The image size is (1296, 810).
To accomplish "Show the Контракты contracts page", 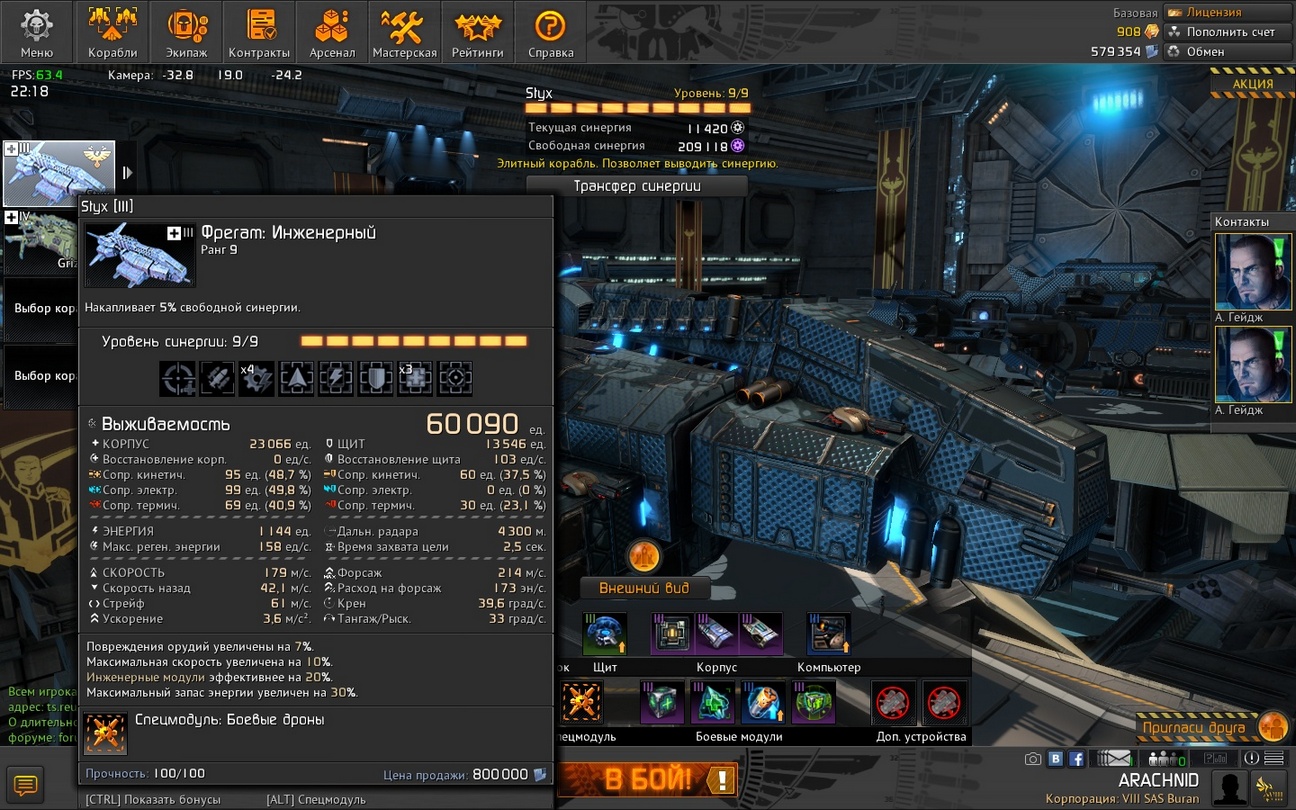I will 259,32.
